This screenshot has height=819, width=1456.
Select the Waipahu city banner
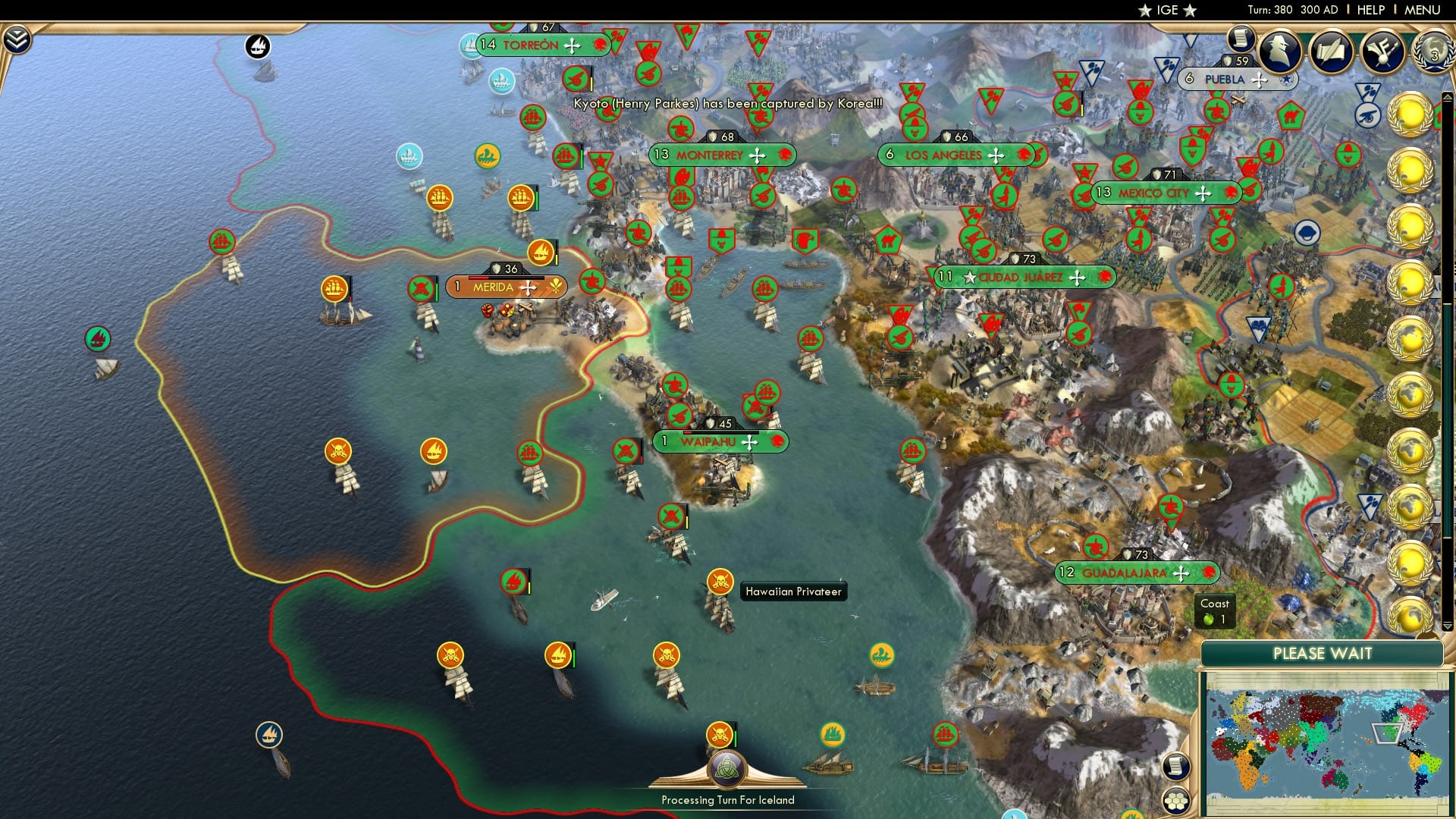pyautogui.click(x=711, y=441)
